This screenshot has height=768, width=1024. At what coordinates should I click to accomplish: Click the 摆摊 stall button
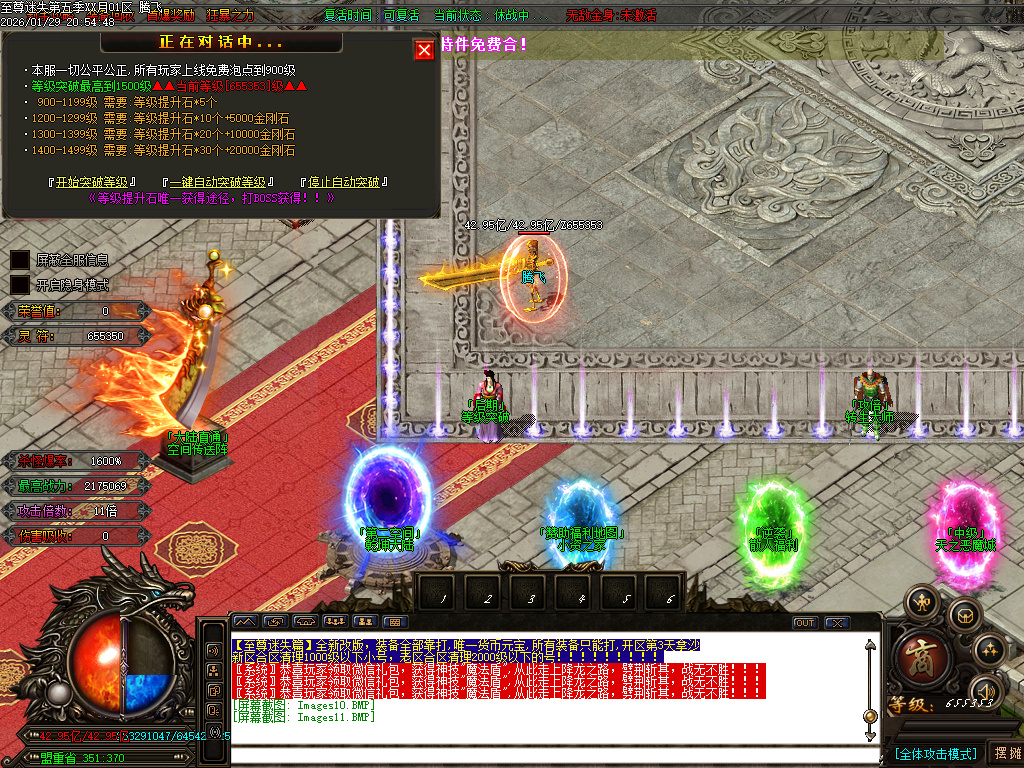pos(1005,753)
